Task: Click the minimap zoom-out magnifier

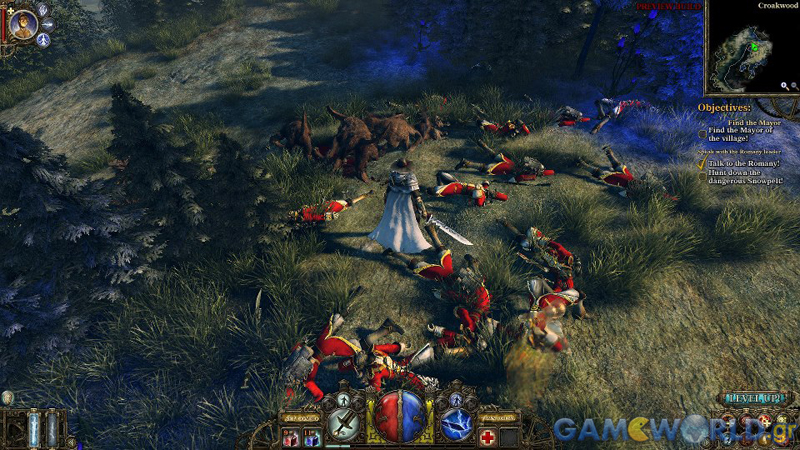Action: pyautogui.click(x=797, y=86)
